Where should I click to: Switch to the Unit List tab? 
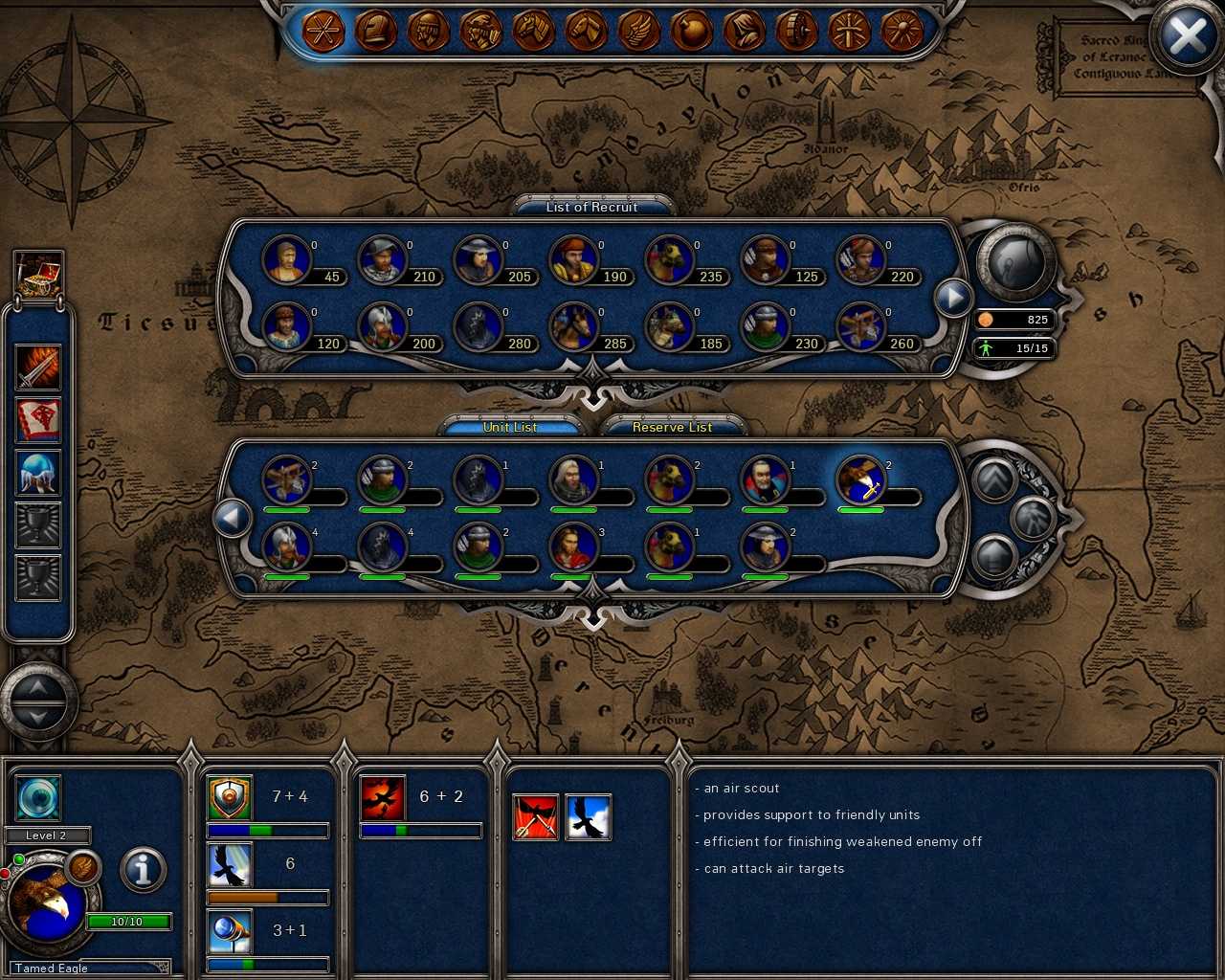point(510,427)
